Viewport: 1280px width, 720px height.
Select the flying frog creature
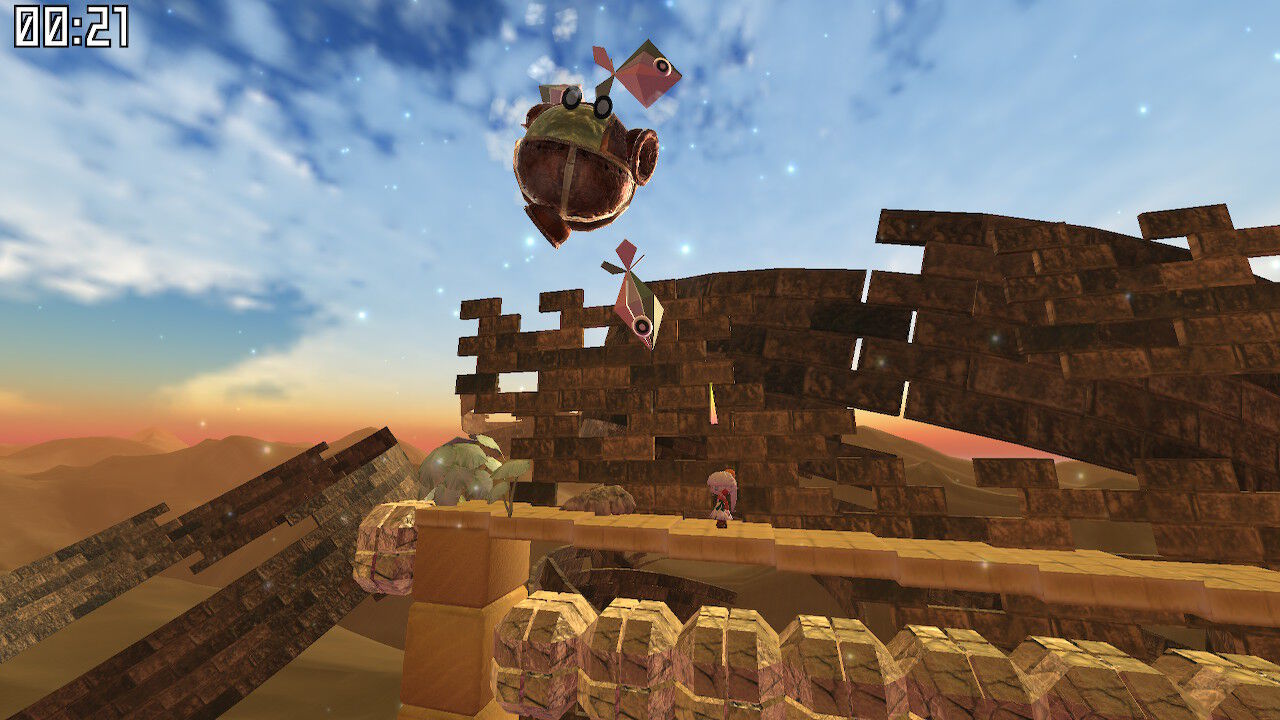pos(575,165)
